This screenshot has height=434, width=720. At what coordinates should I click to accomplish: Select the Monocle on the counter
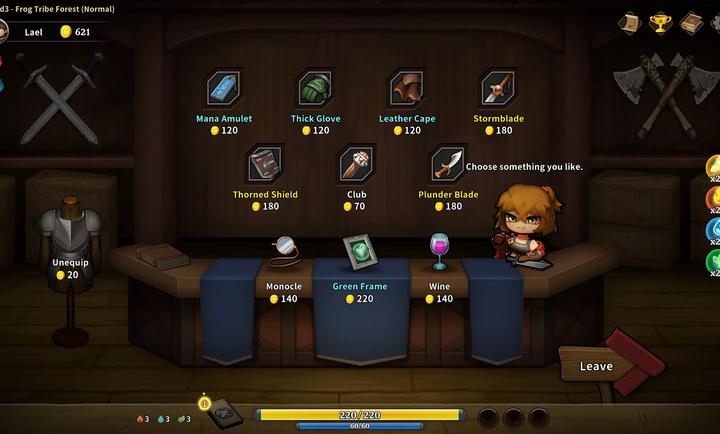click(x=284, y=250)
